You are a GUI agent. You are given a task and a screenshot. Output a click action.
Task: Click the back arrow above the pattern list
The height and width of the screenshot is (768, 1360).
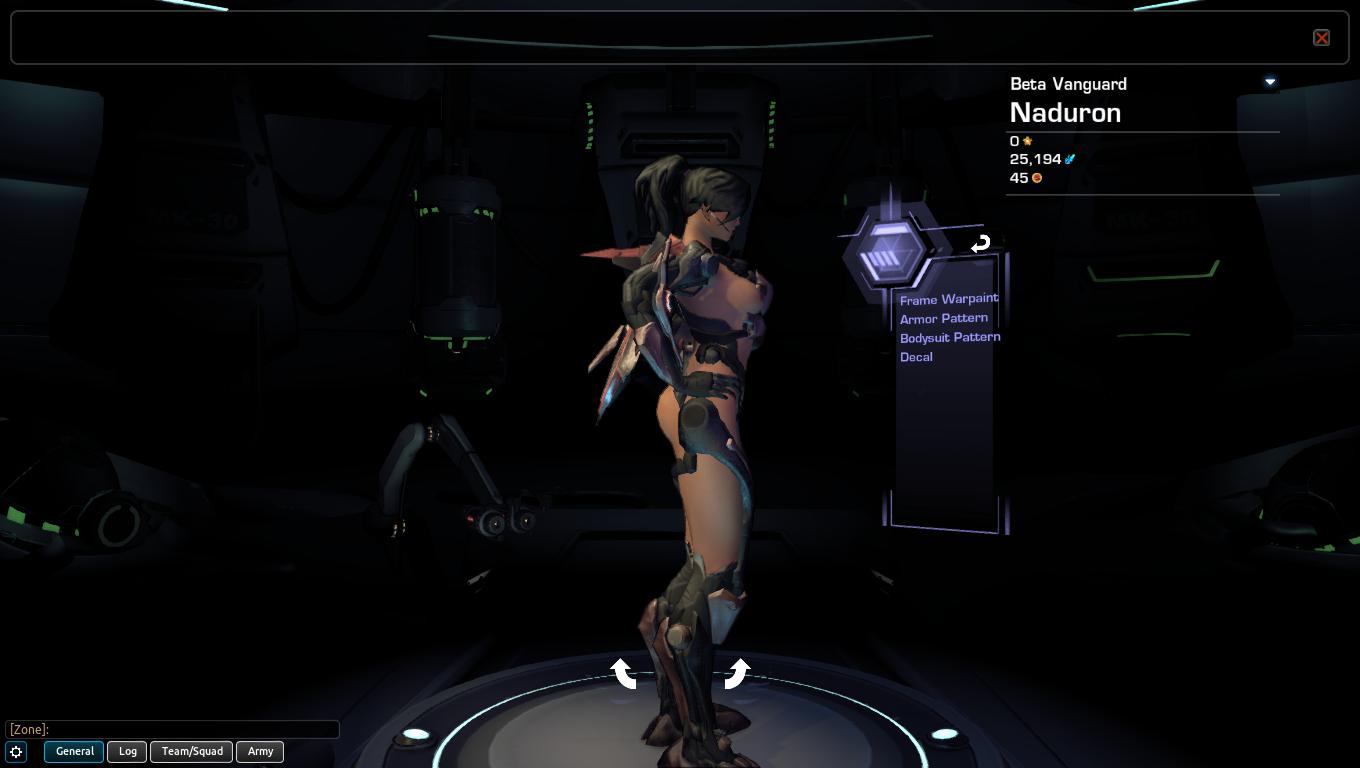[x=980, y=243]
